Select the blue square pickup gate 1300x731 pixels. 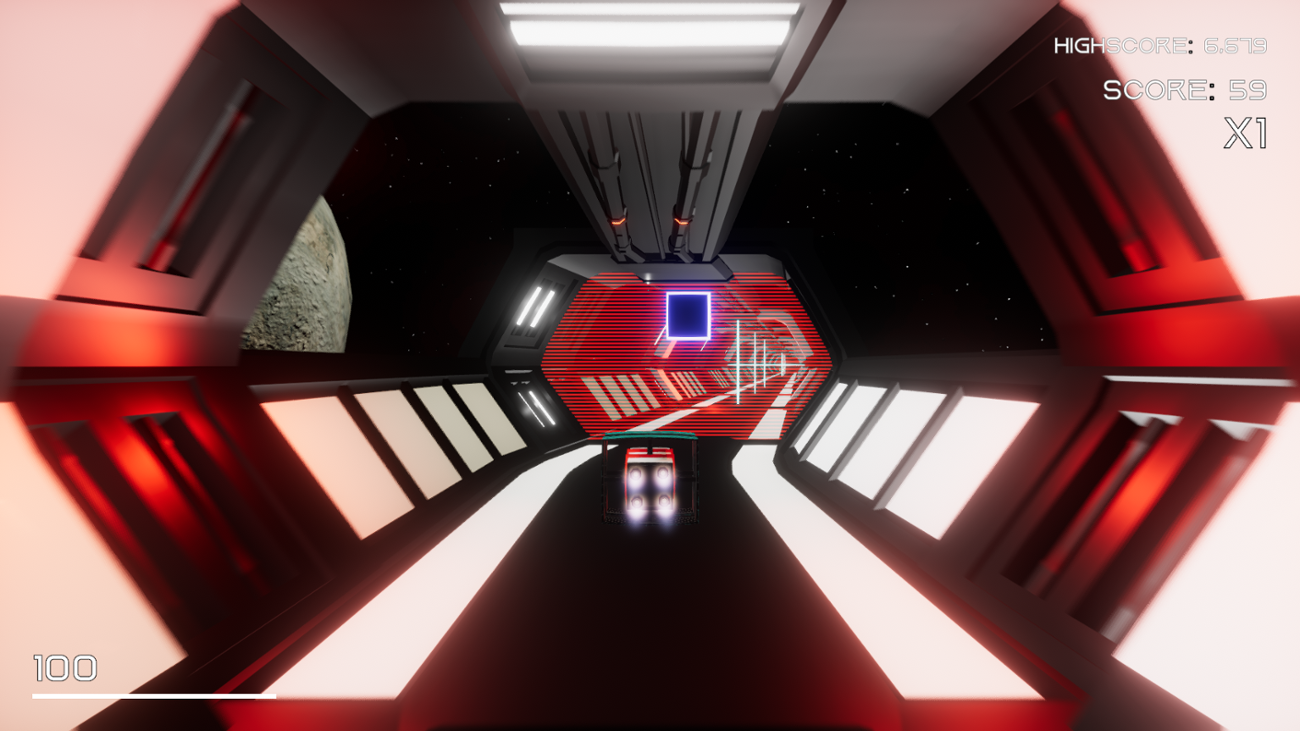coord(686,316)
